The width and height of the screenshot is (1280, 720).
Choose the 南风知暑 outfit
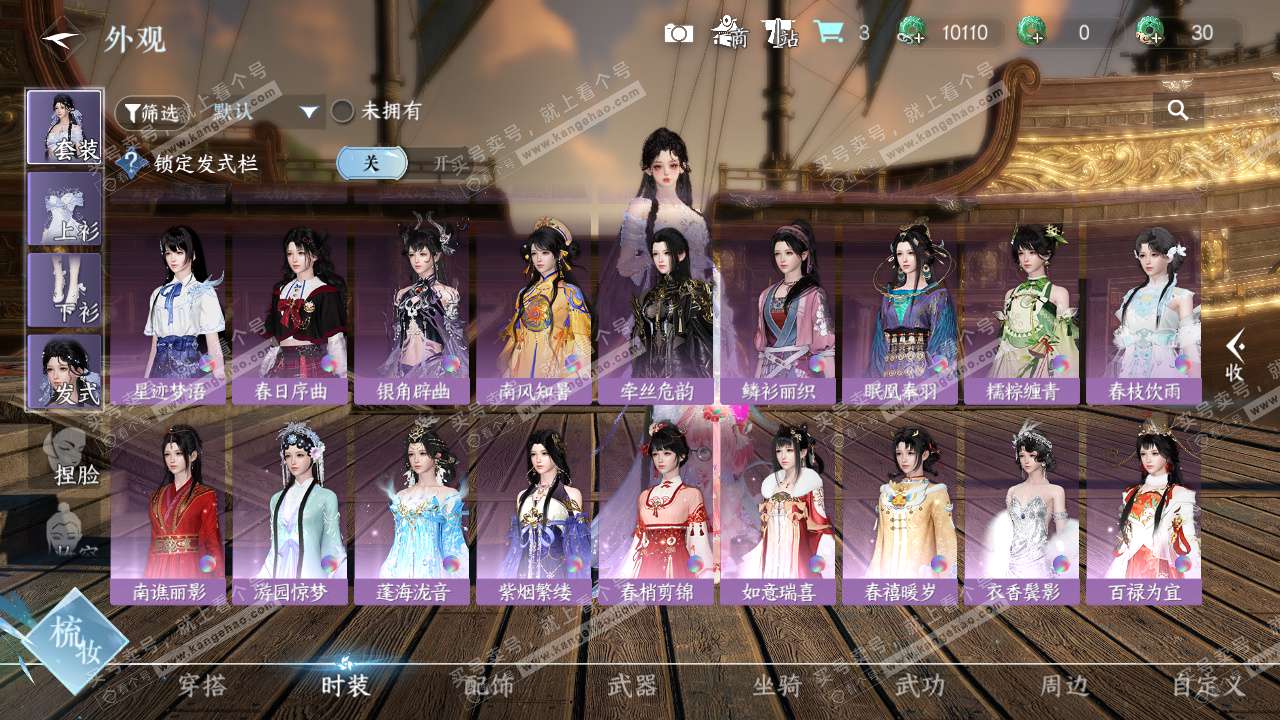tap(535, 313)
